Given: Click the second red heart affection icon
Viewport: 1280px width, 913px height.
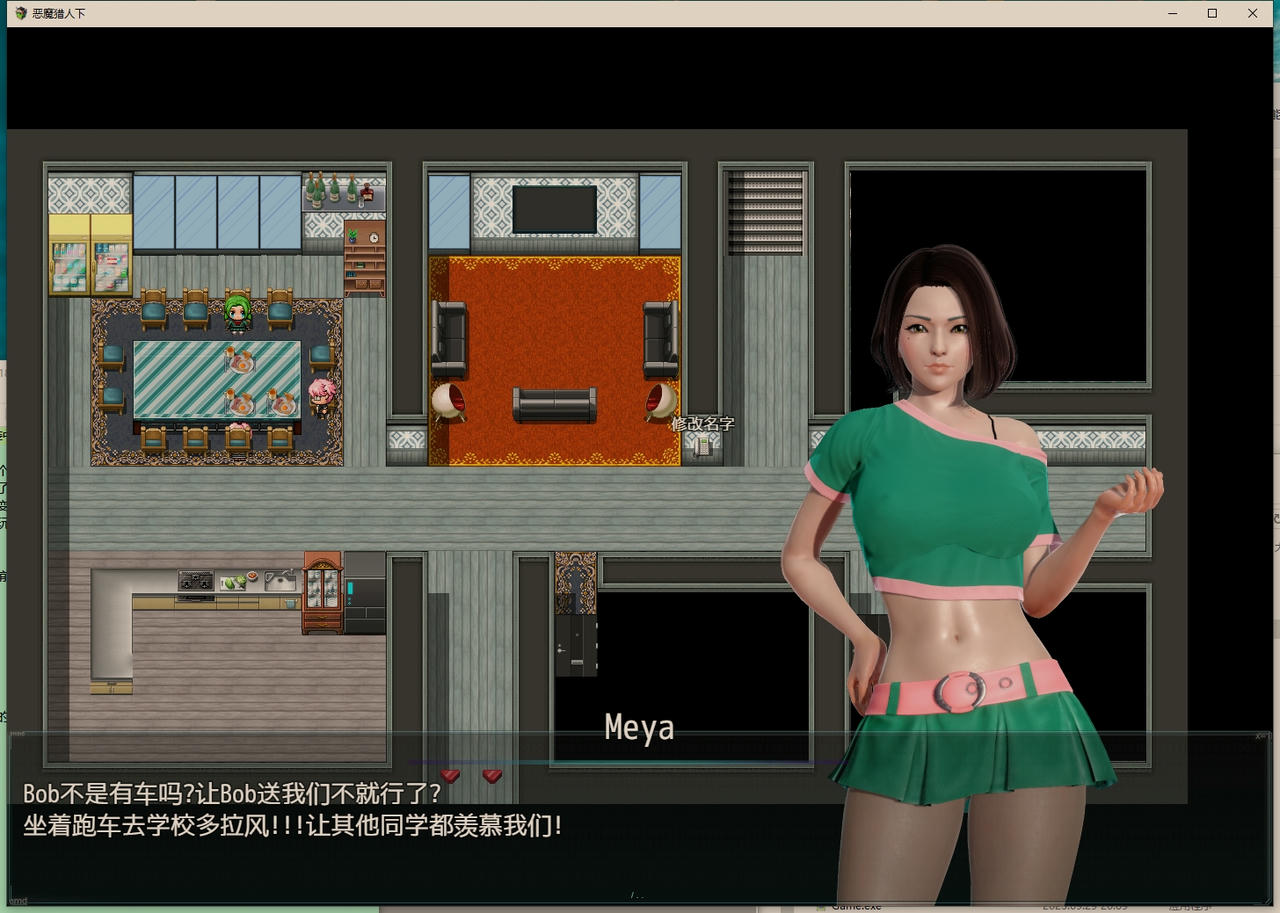Looking at the screenshot, I should tap(491, 775).
